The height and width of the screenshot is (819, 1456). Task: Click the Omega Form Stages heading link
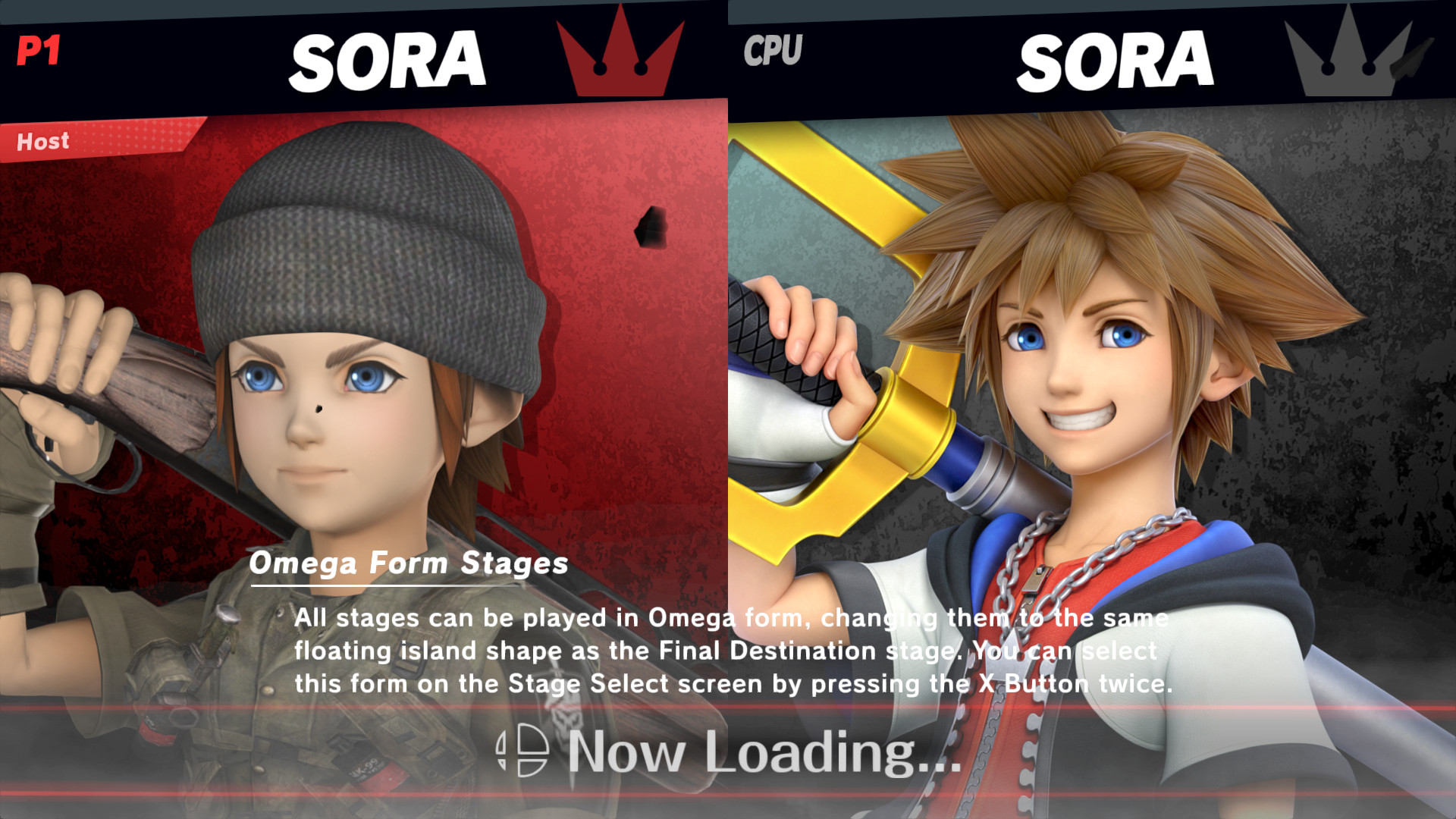coord(411,563)
